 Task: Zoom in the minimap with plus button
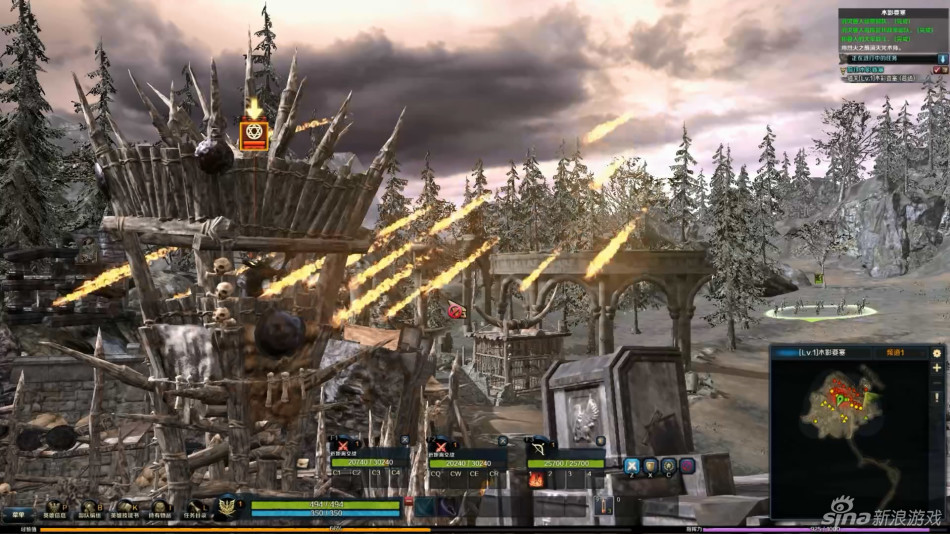coord(937,368)
